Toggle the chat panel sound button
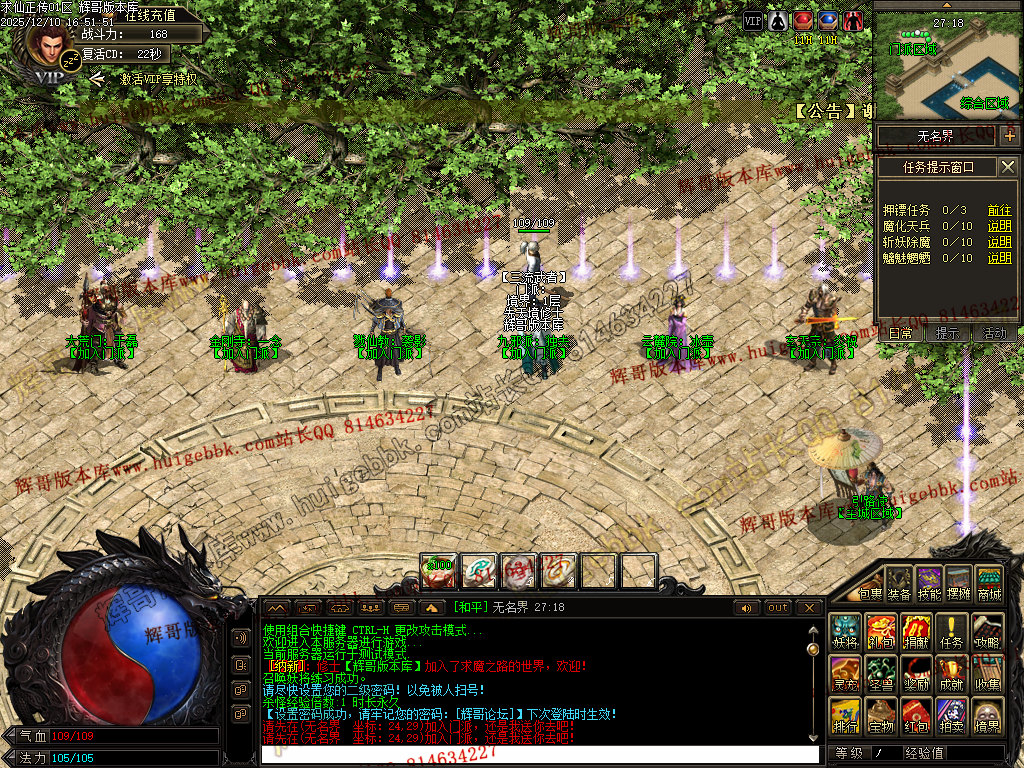The height and width of the screenshot is (768, 1024). click(747, 608)
